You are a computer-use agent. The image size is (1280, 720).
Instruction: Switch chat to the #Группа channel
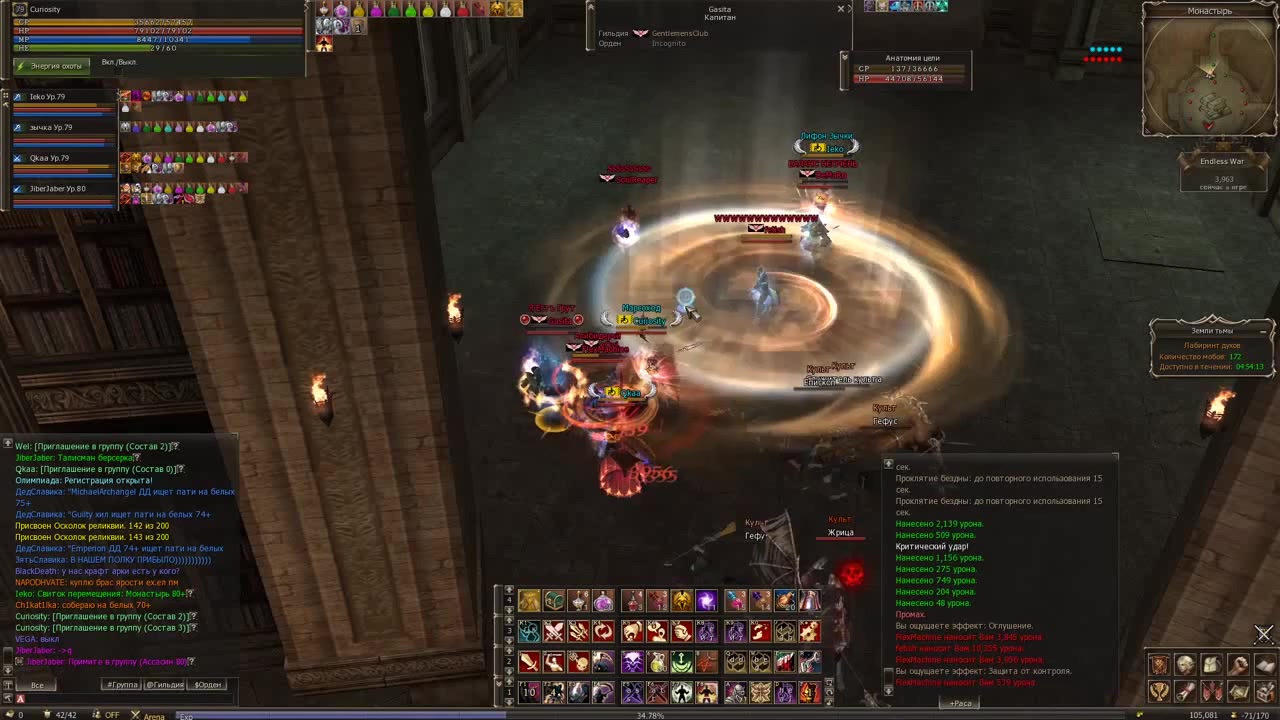click(123, 685)
